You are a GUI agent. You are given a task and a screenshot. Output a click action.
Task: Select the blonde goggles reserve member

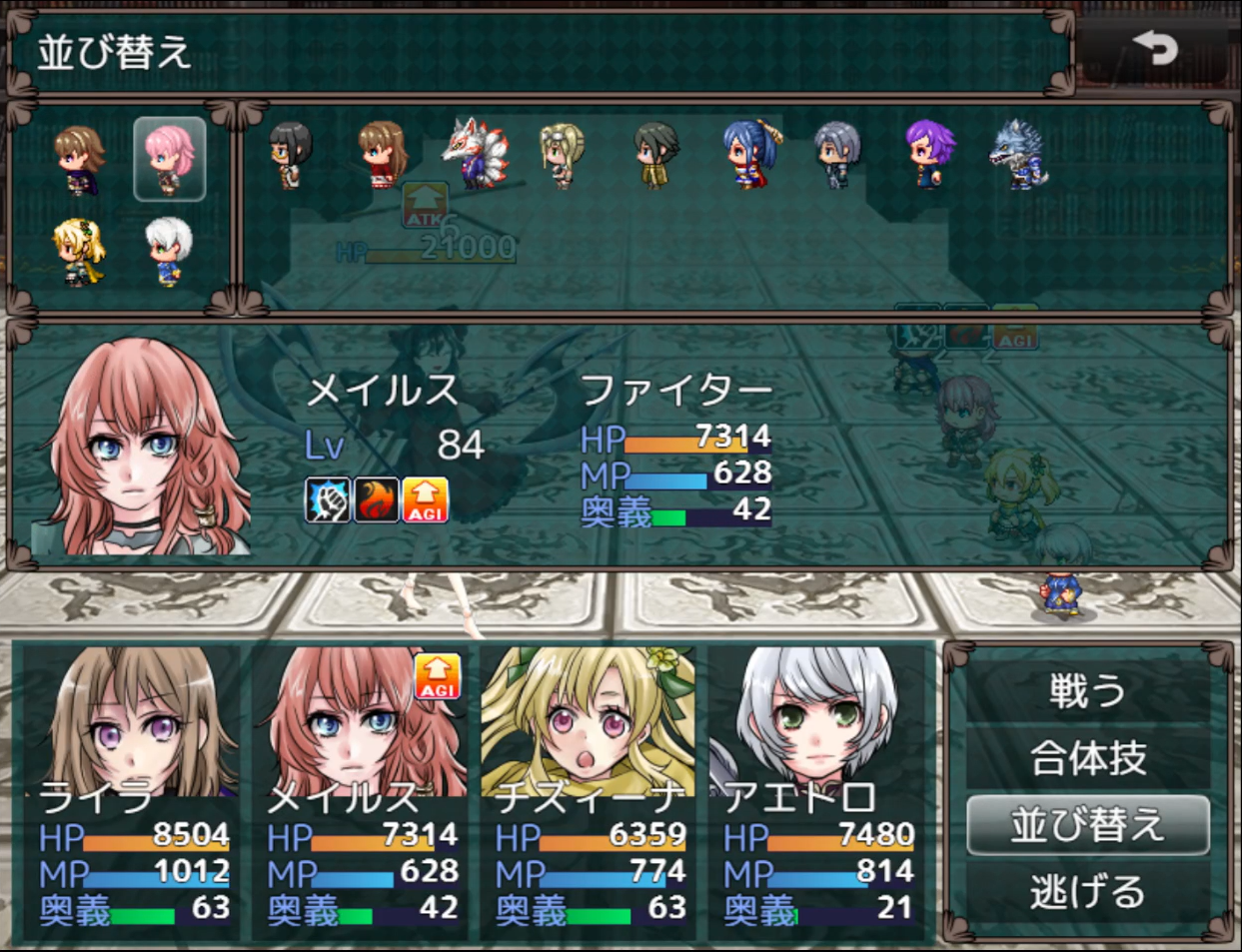click(563, 155)
